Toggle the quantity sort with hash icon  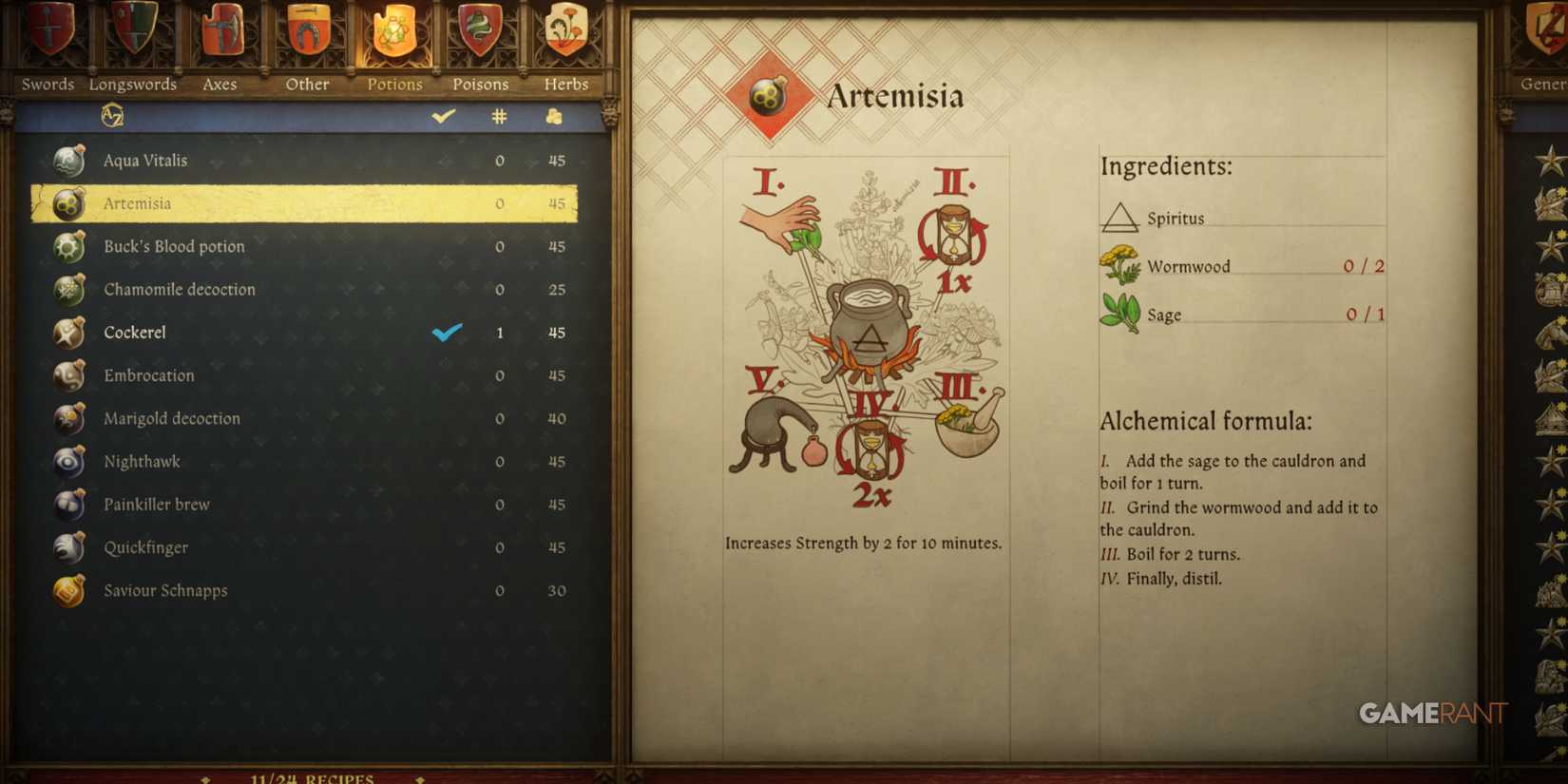click(x=499, y=116)
